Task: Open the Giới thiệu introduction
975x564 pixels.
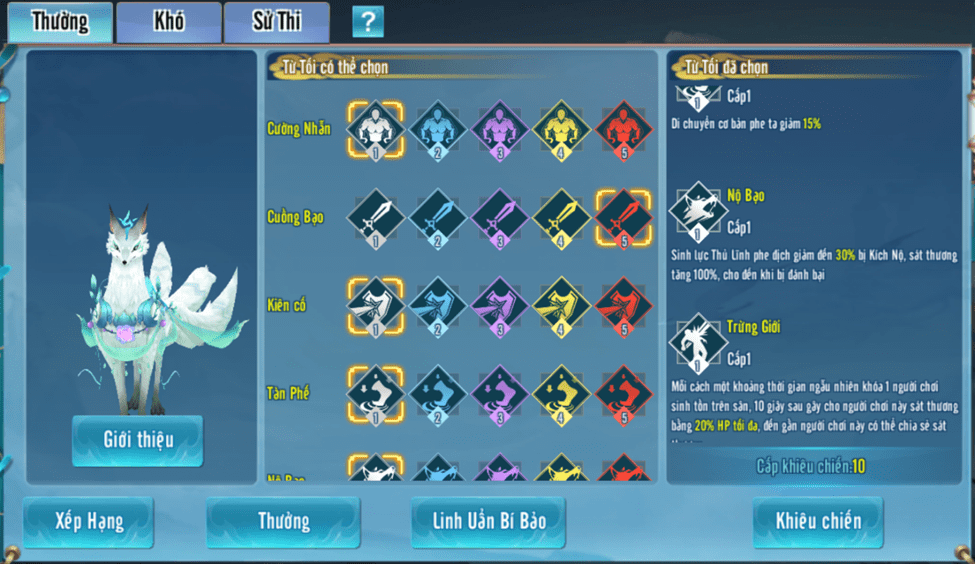Action: (137, 440)
